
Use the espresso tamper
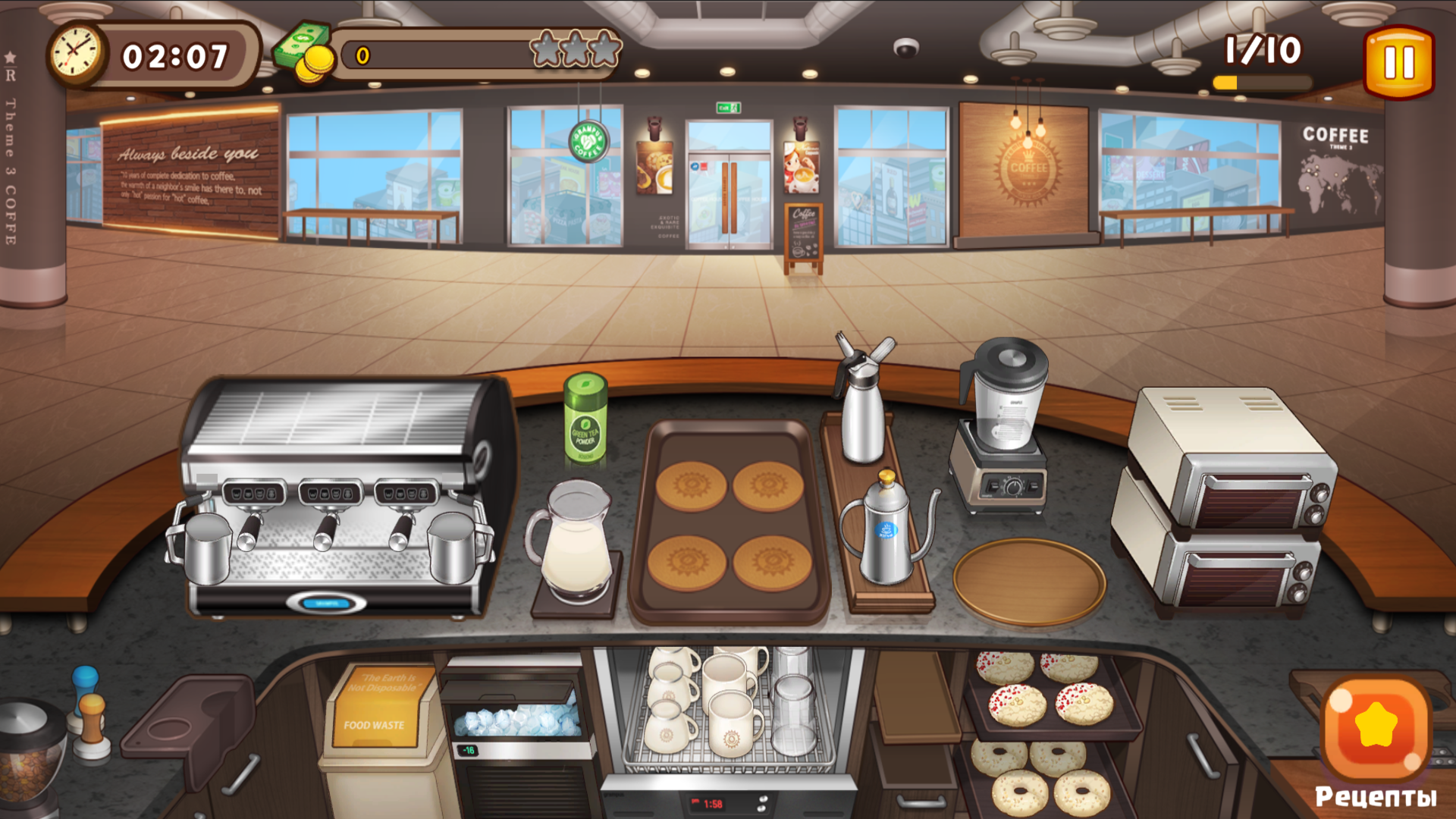89,728
